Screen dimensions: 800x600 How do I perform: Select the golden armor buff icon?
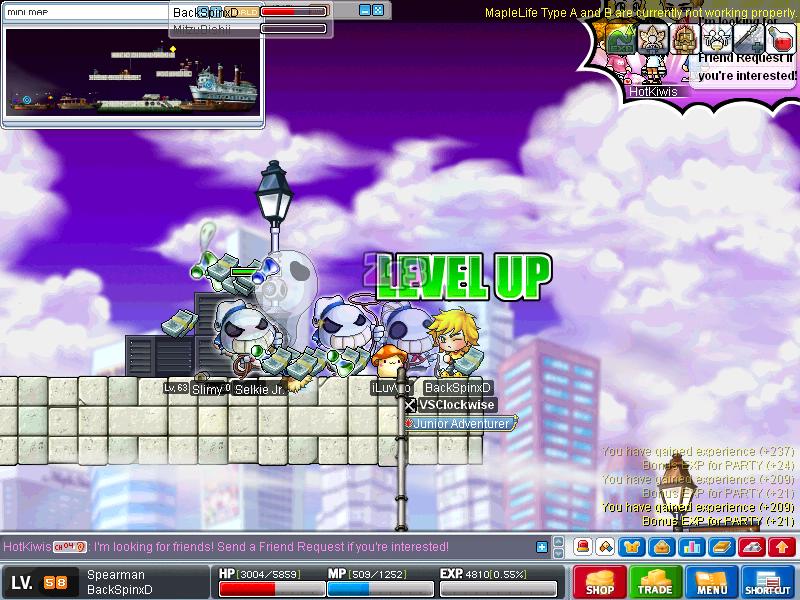[685, 39]
